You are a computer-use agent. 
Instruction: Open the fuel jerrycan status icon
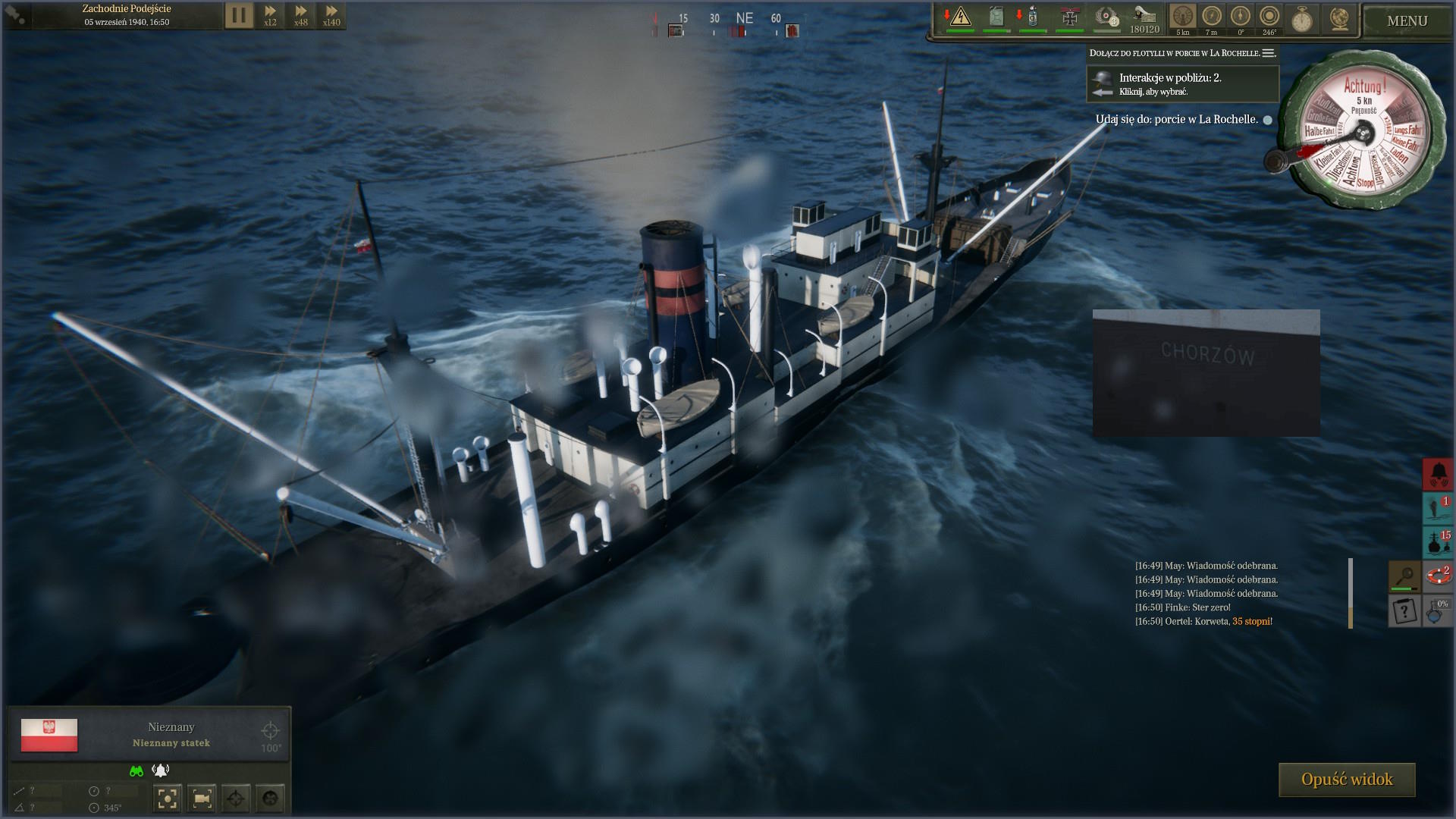[996, 17]
